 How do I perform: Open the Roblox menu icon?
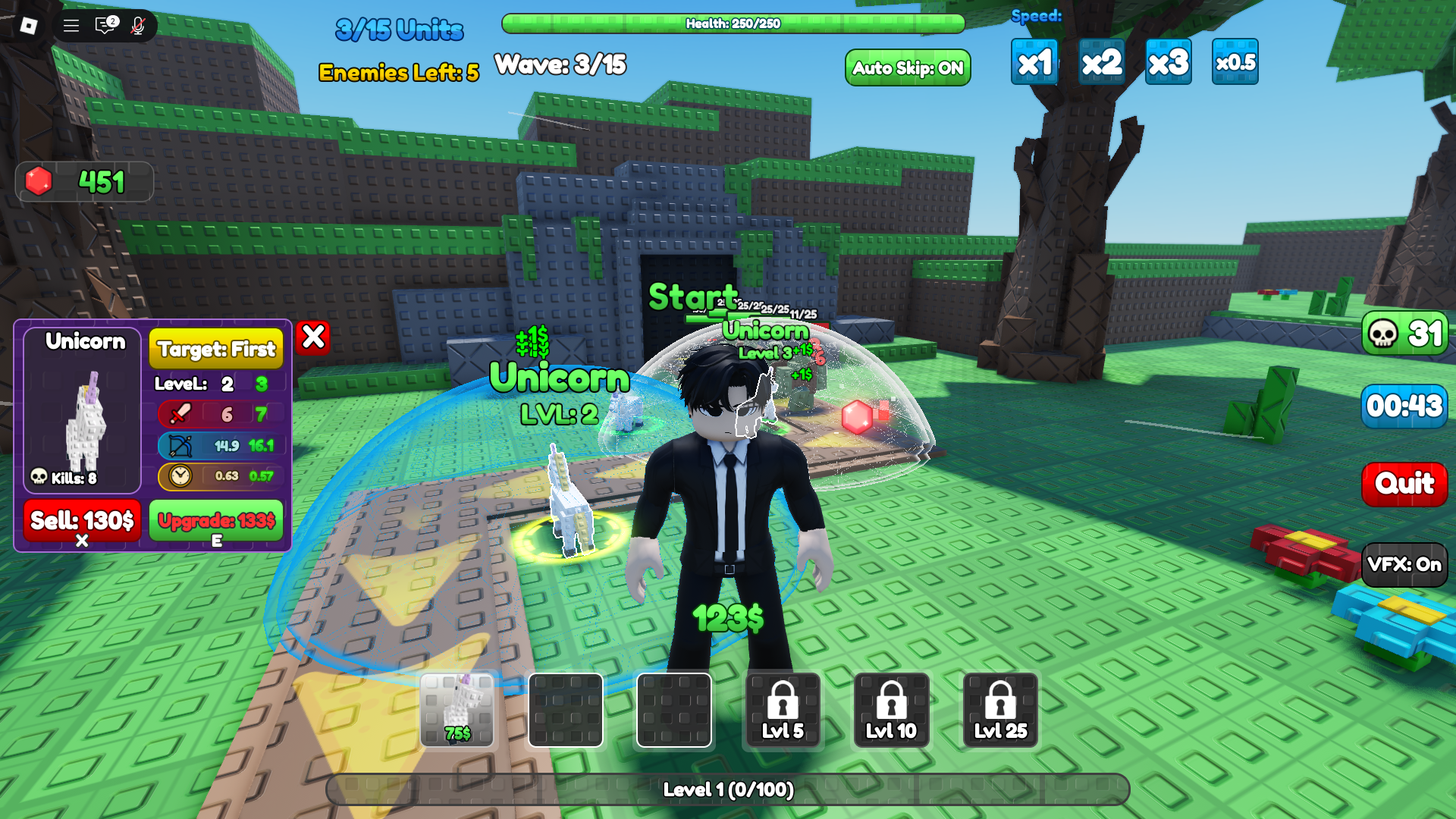(x=28, y=25)
